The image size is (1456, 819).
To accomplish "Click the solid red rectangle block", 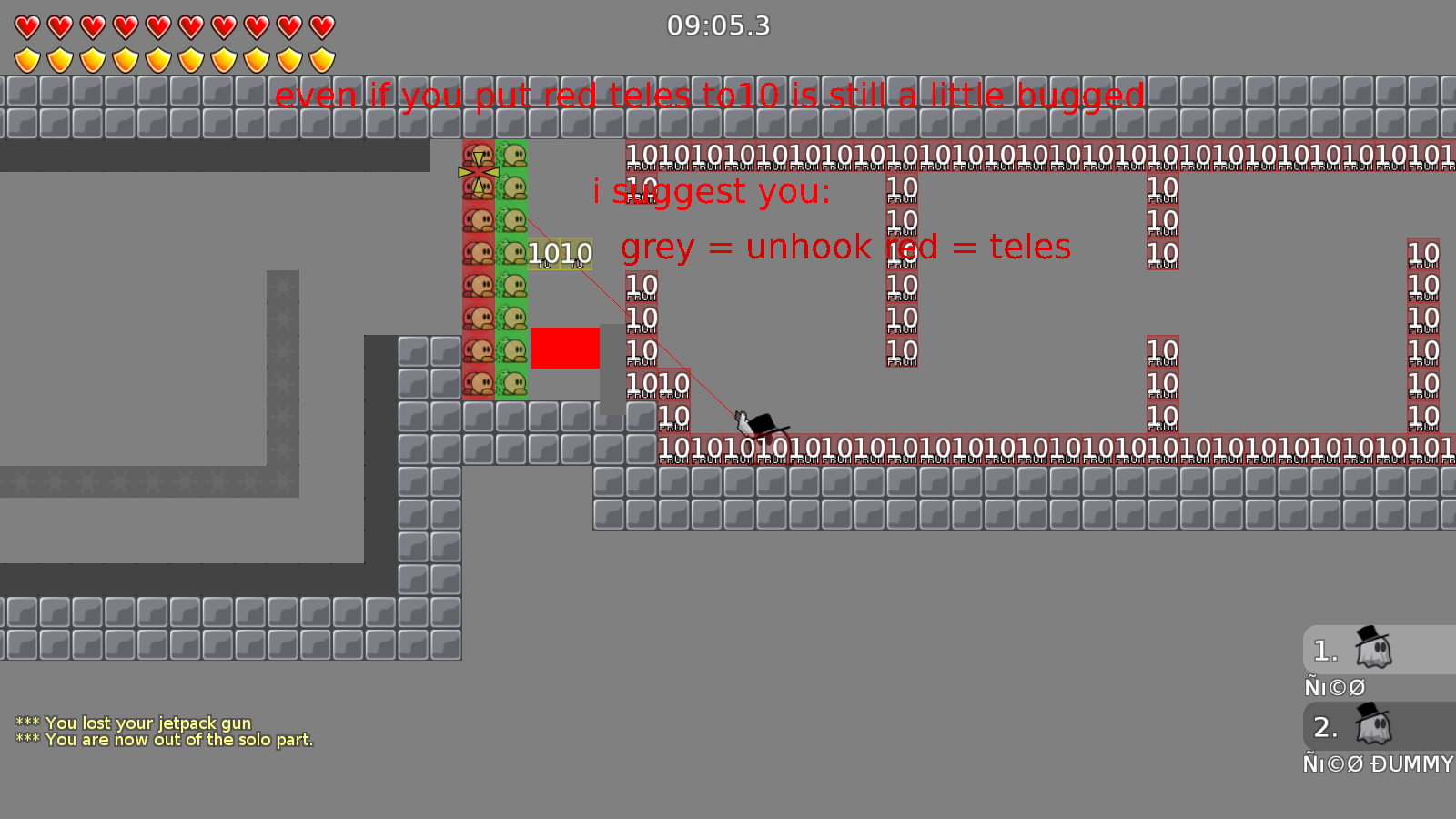I will coord(566,348).
